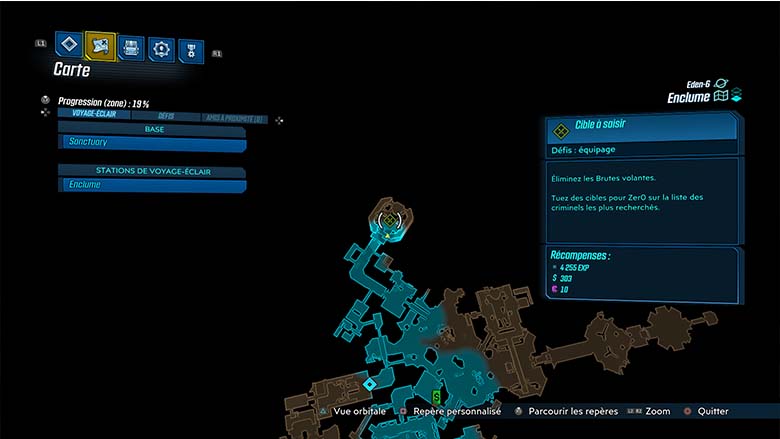Choose Sanctuary as fast travel destination
Viewport: 780px width, 439px height.
click(x=152, y=145)
